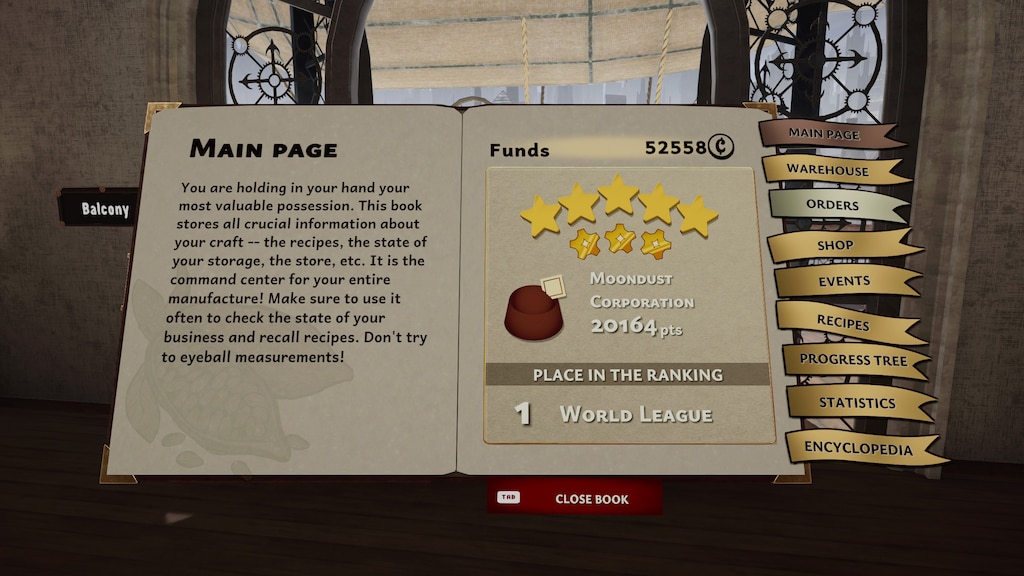Open the Warehouse tab
Screen dimensions: 1024x576
click(829, 170)
